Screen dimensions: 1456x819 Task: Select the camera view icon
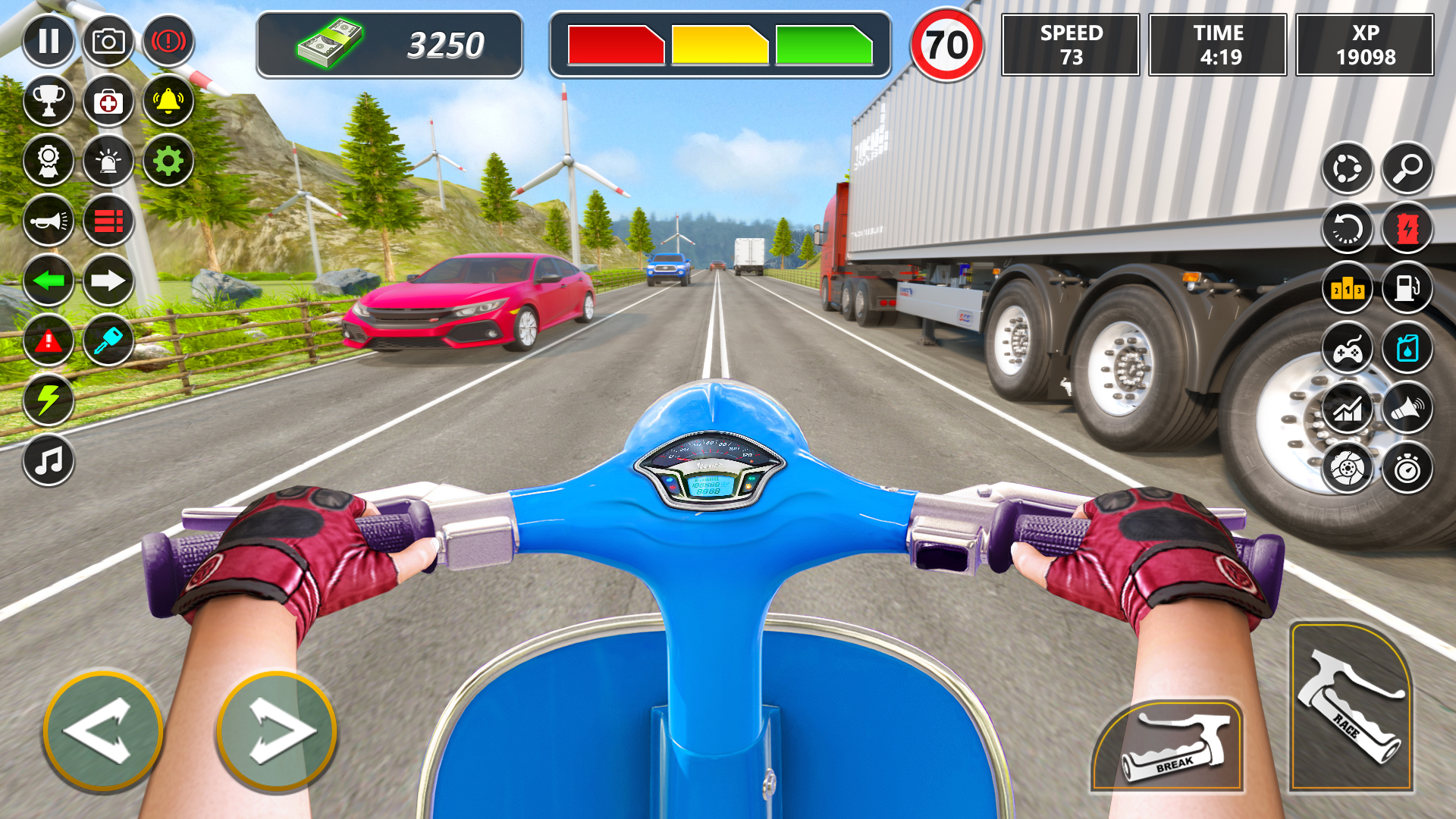pyautogui.click(x=110, y=41)
